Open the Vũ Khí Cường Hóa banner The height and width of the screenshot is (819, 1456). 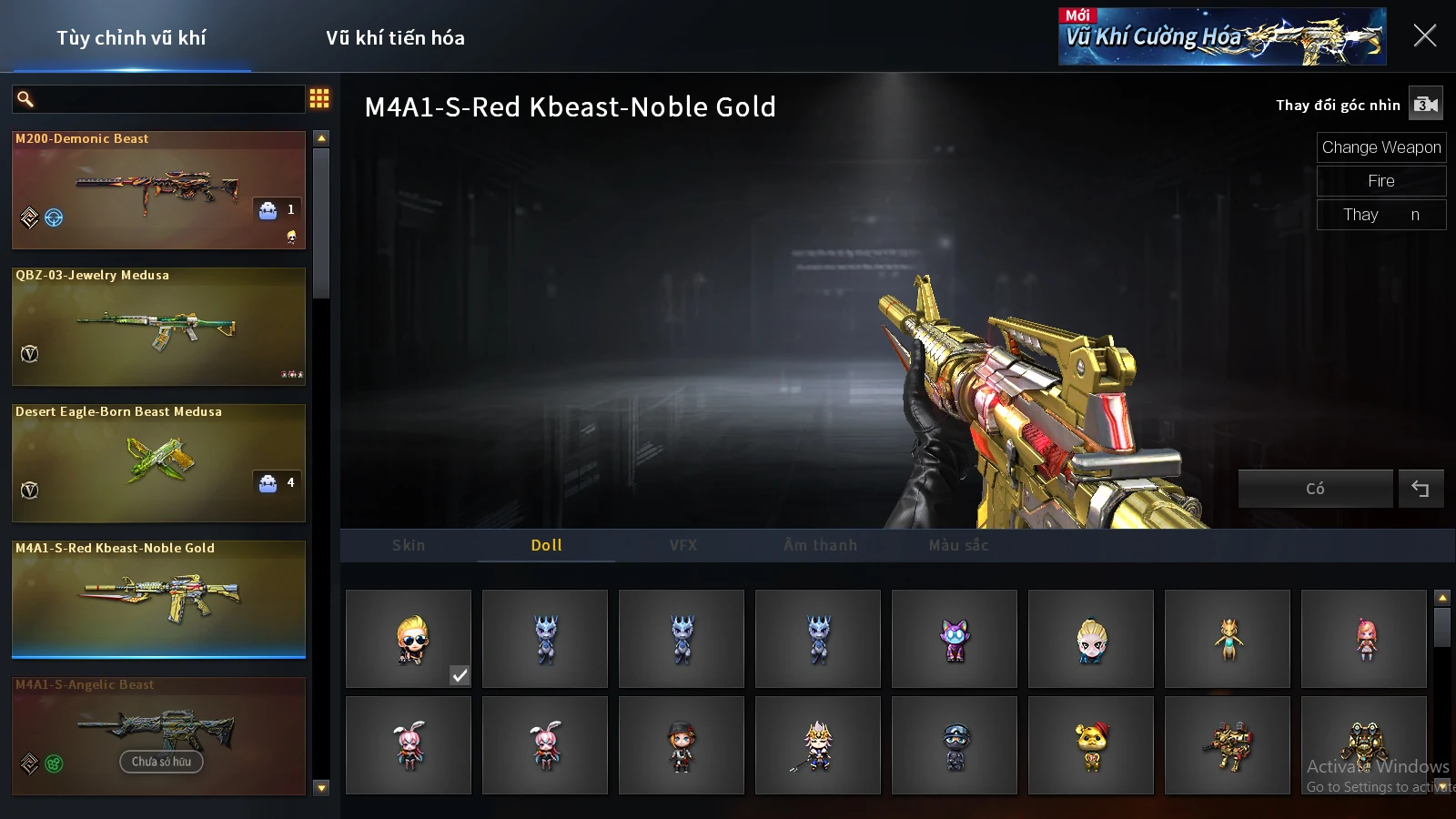(1221, 36)
